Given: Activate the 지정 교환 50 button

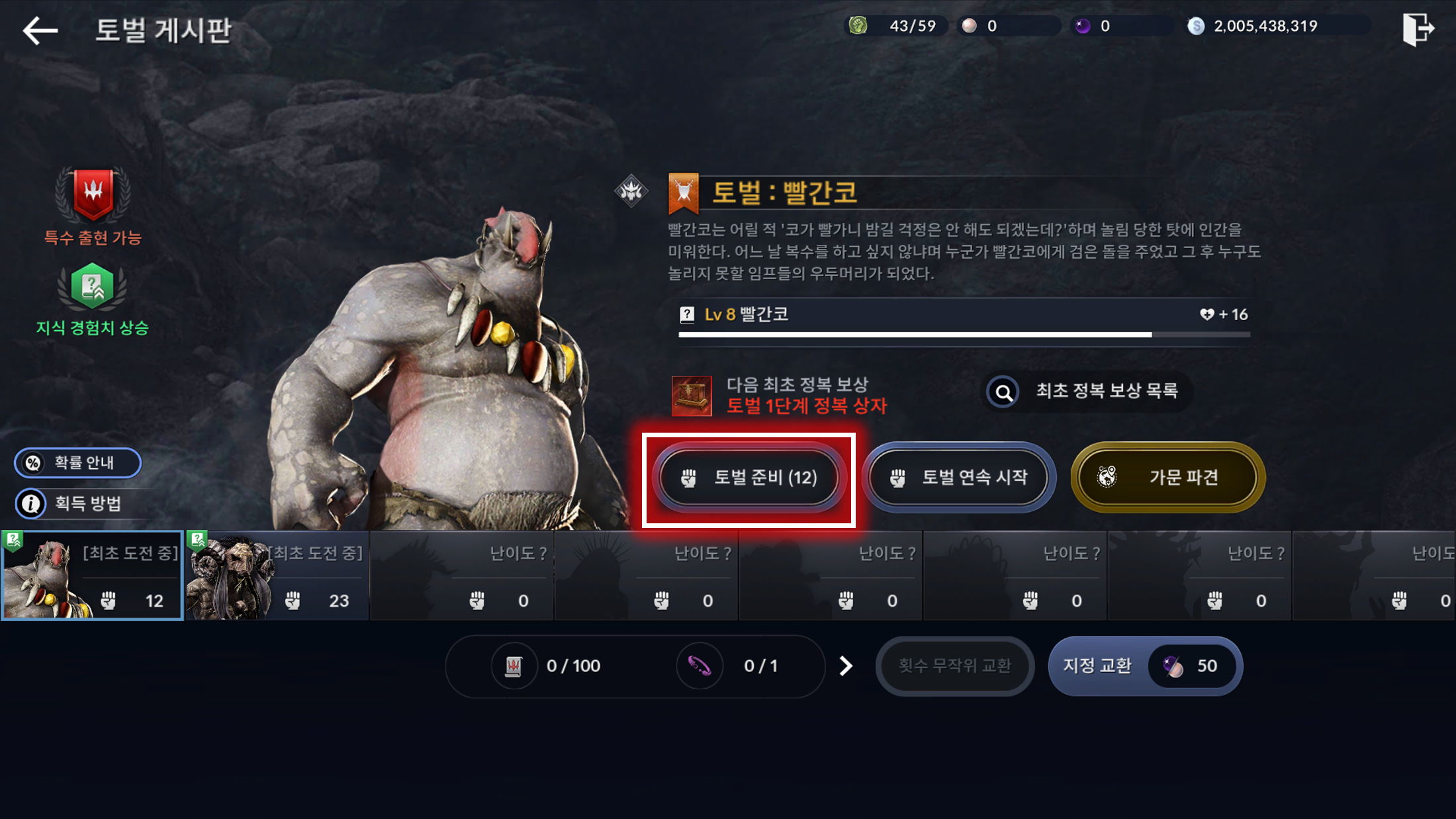Looking at the screenshot, I should [1145, 666].
